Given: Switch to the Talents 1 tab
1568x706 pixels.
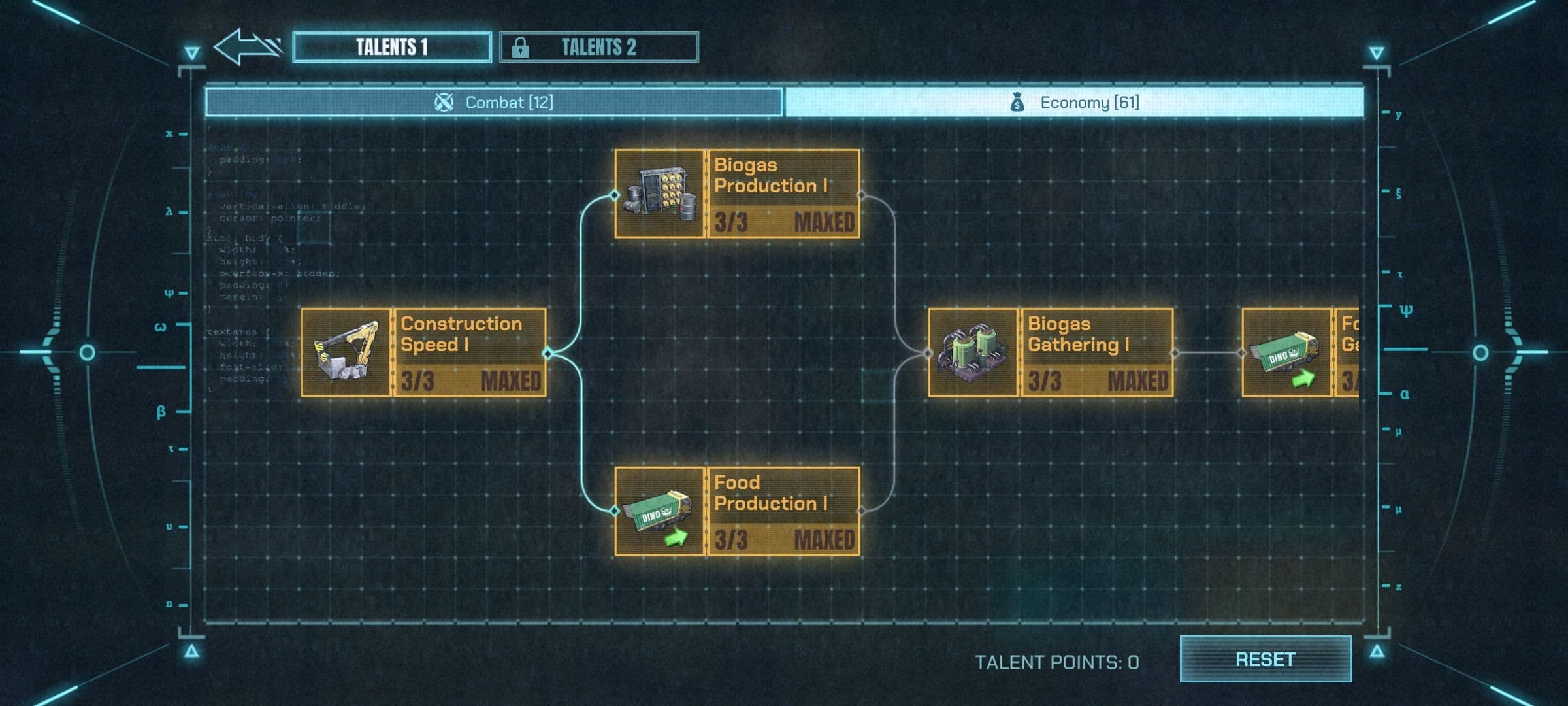Looking at the screenshot, I should 392,47.
